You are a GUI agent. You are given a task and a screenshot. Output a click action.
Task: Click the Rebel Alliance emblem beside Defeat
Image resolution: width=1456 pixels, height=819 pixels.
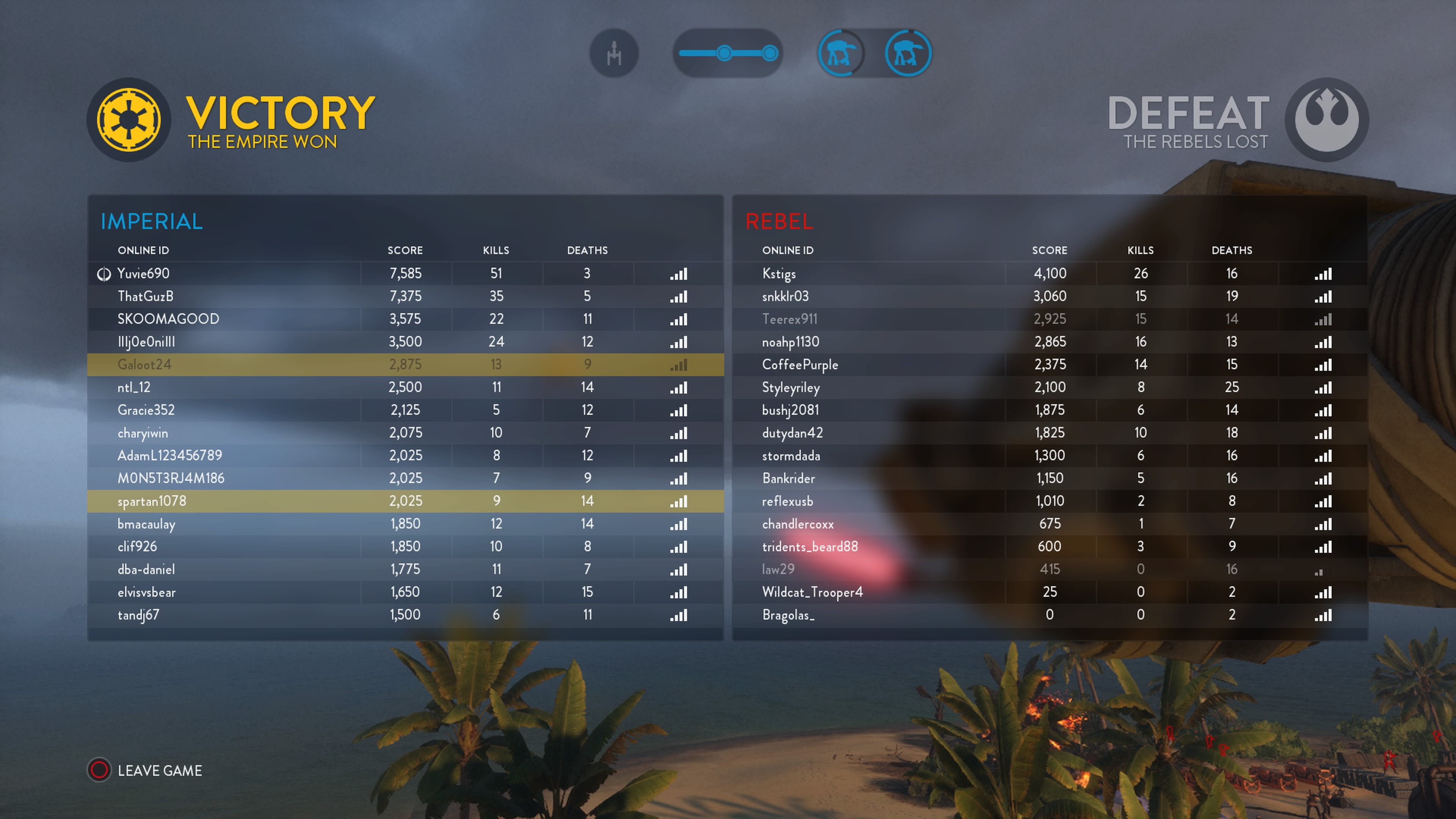(x=1326, y=120)
